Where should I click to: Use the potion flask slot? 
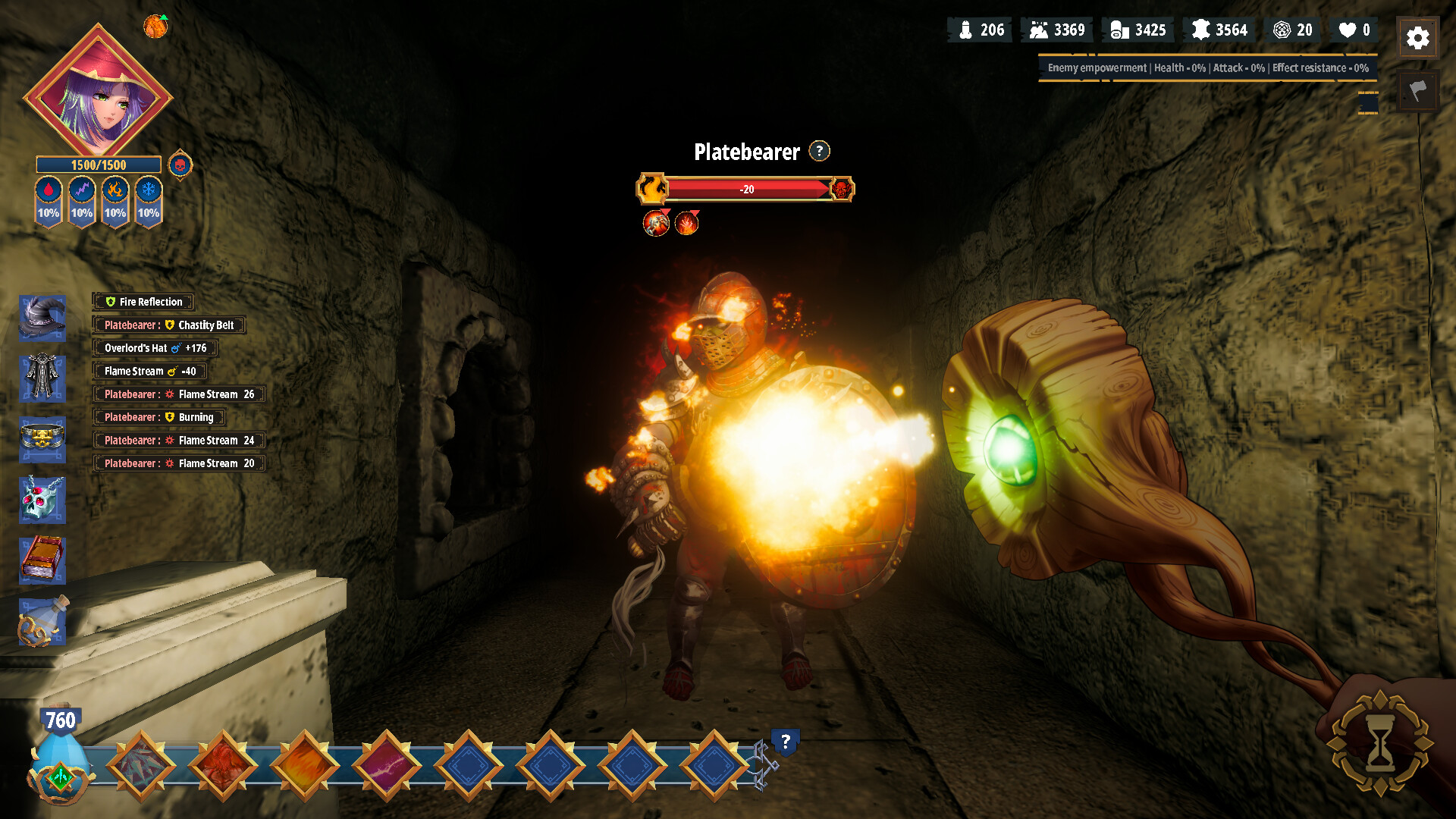click(42, 622)
